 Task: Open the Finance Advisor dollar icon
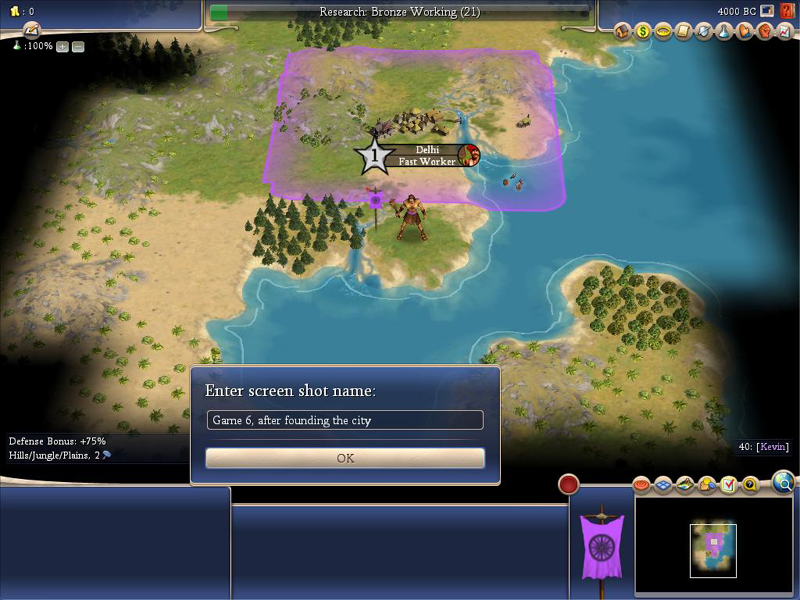coord(643,32)
